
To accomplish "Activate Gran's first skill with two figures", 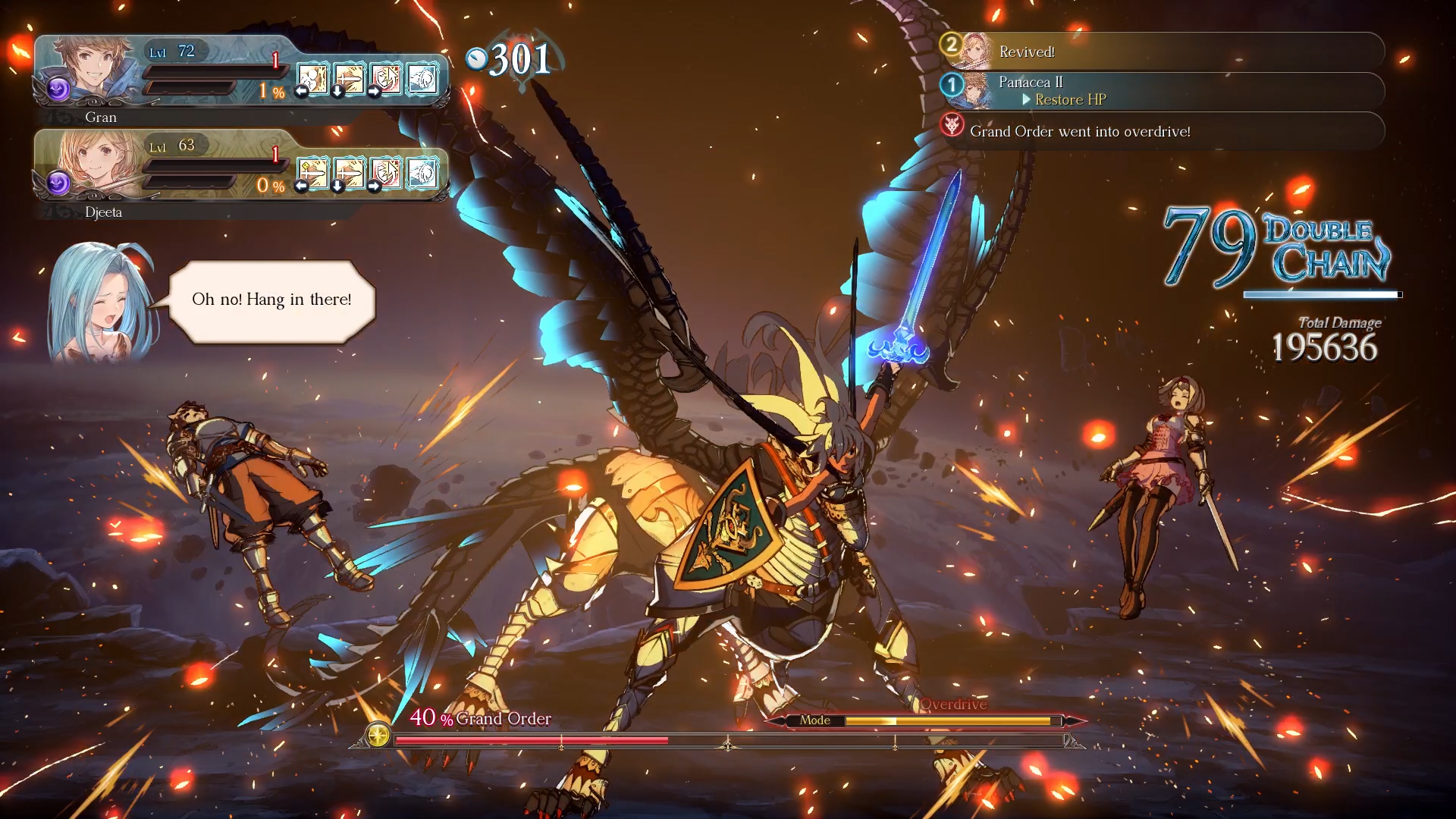I will 312,79.
